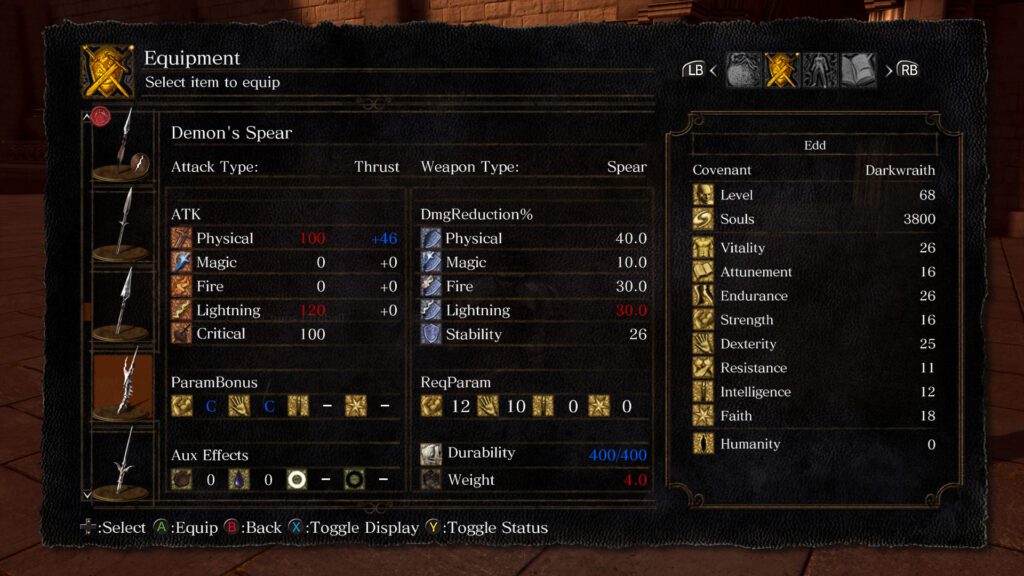The image size is (1024, 576).
Task: Switch to the character status figure tab
Action: click(x=820, y=70)
